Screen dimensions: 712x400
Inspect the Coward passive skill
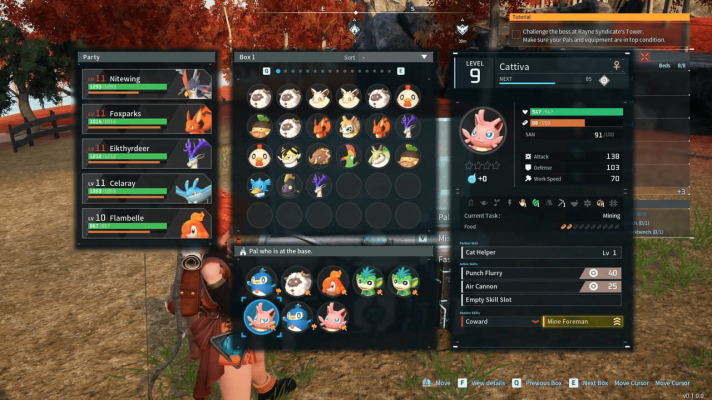point(499,321)
